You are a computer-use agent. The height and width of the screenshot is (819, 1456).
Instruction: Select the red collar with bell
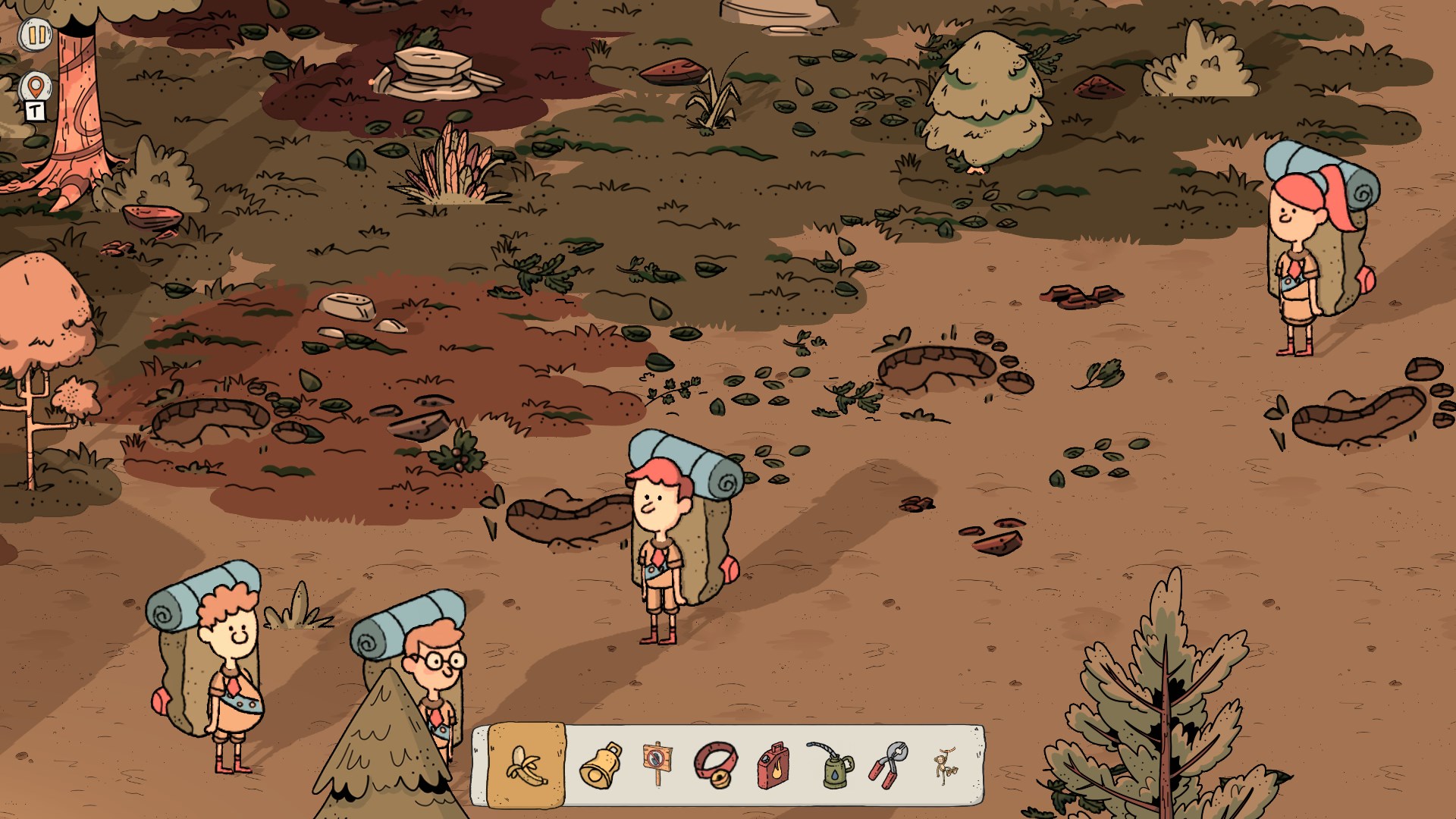coord(714,764)
